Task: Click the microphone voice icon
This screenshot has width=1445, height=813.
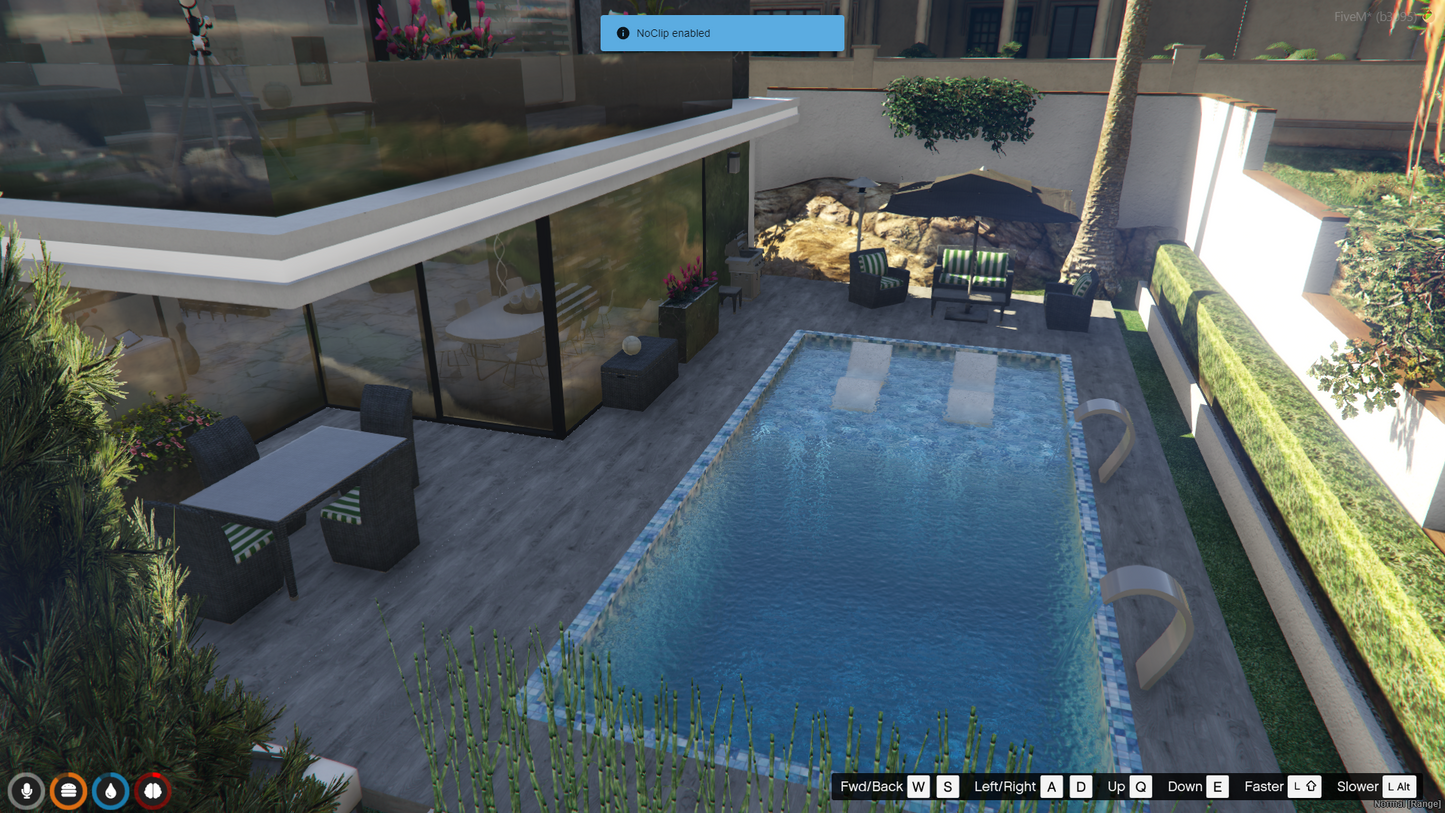Action: coord(27,791)
